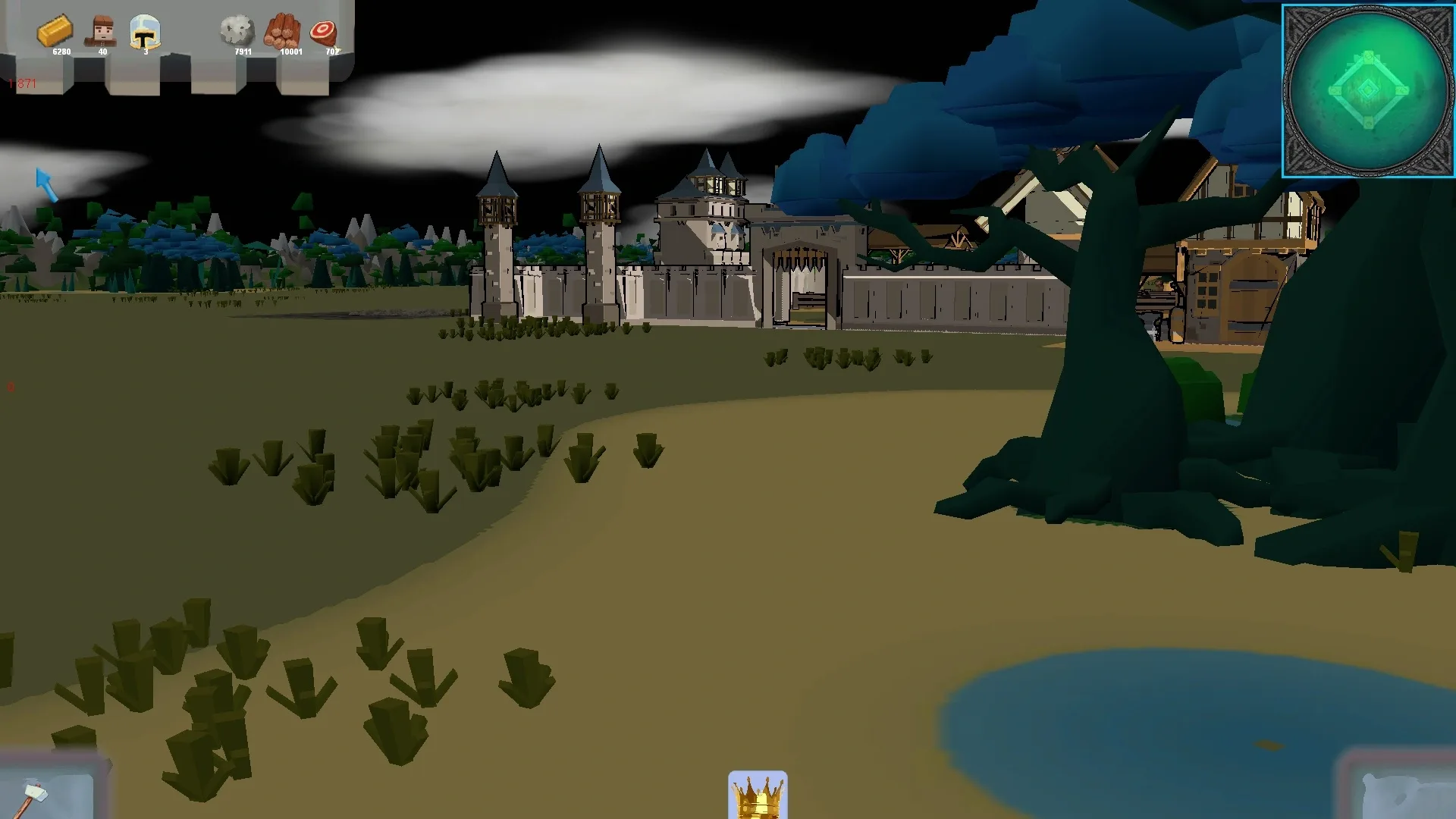Viewport: 1456px width, 819px height.
Task: Select the stone counter showing 7911
Action: coord(242,52)
